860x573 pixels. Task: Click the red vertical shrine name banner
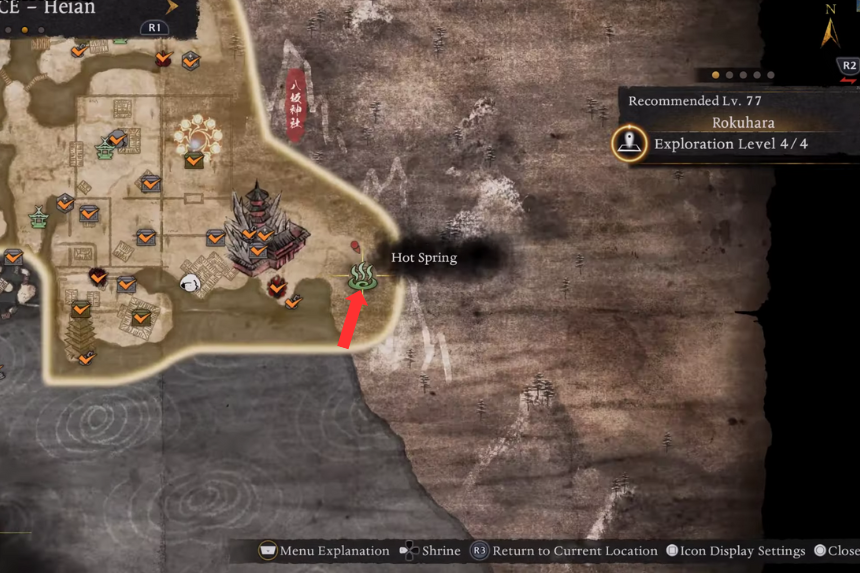(295, 106)
